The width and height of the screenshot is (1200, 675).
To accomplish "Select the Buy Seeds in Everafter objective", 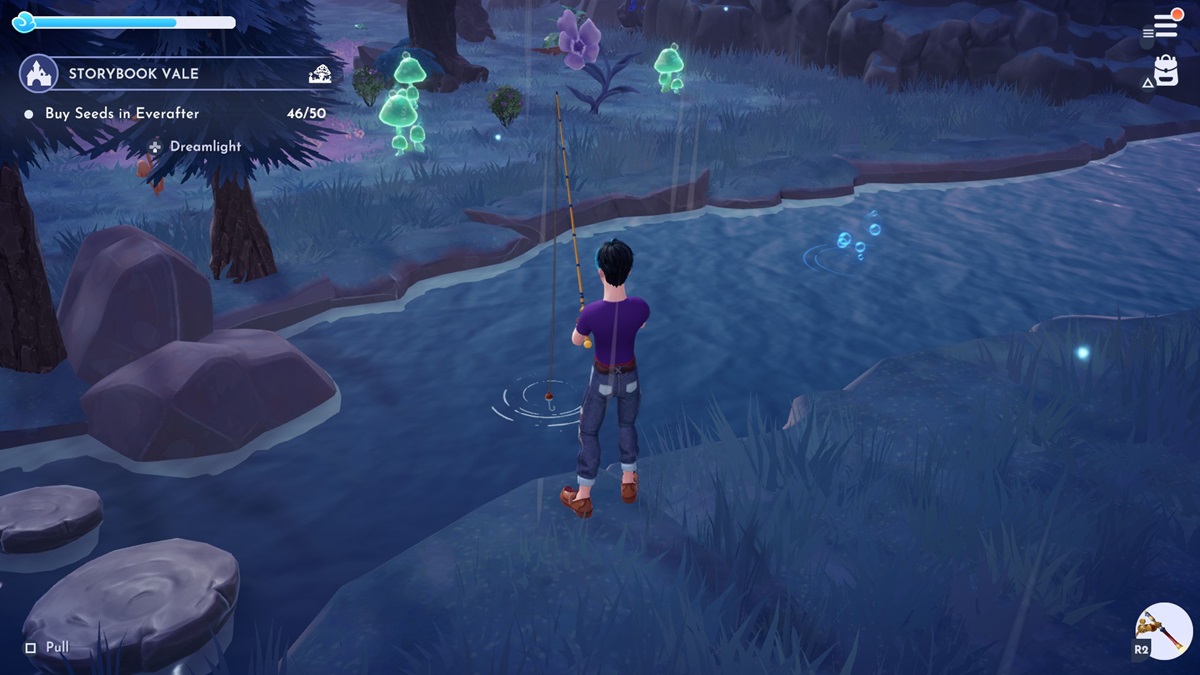I will 122,114.
